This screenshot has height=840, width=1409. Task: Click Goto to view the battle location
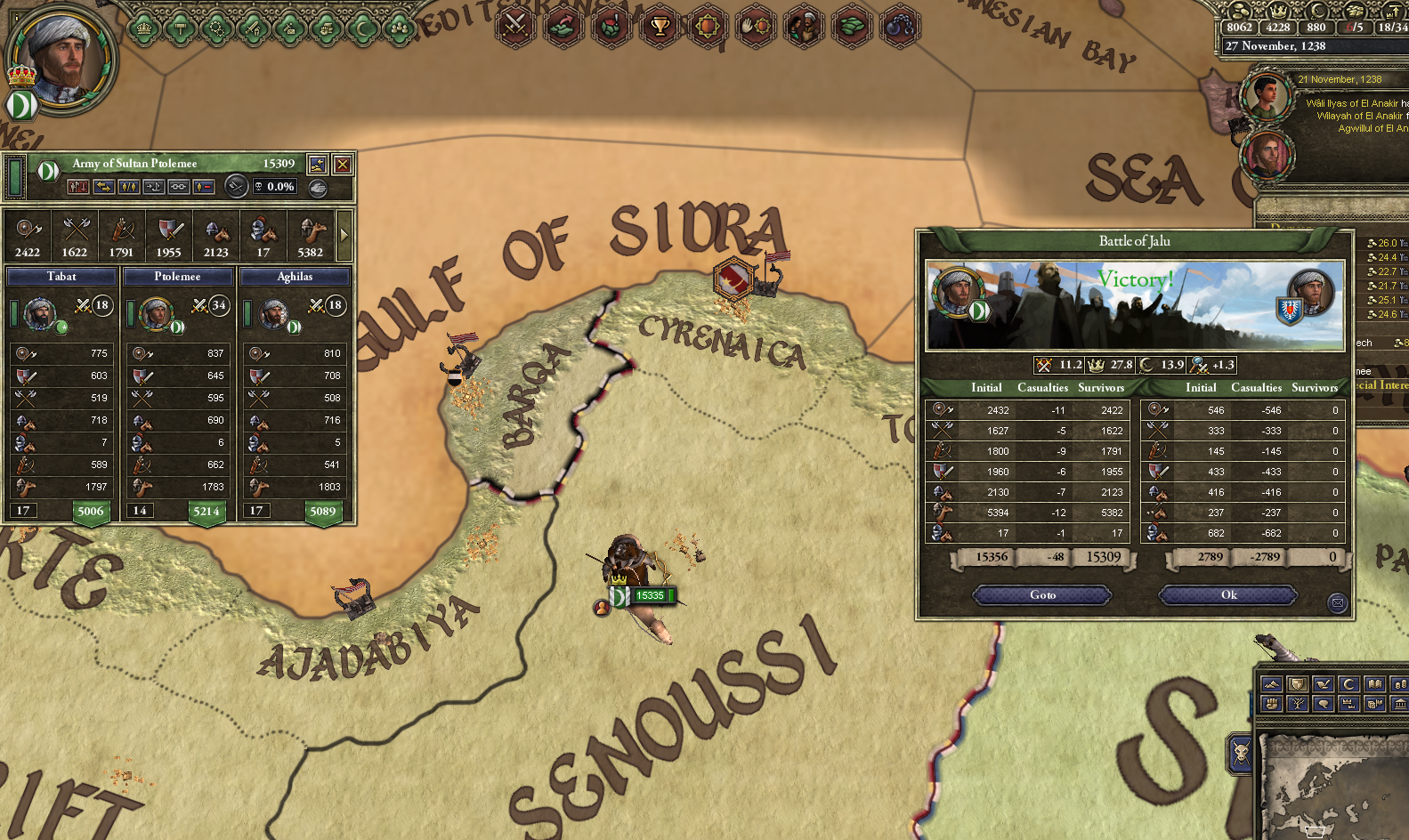coord(1041,595)
